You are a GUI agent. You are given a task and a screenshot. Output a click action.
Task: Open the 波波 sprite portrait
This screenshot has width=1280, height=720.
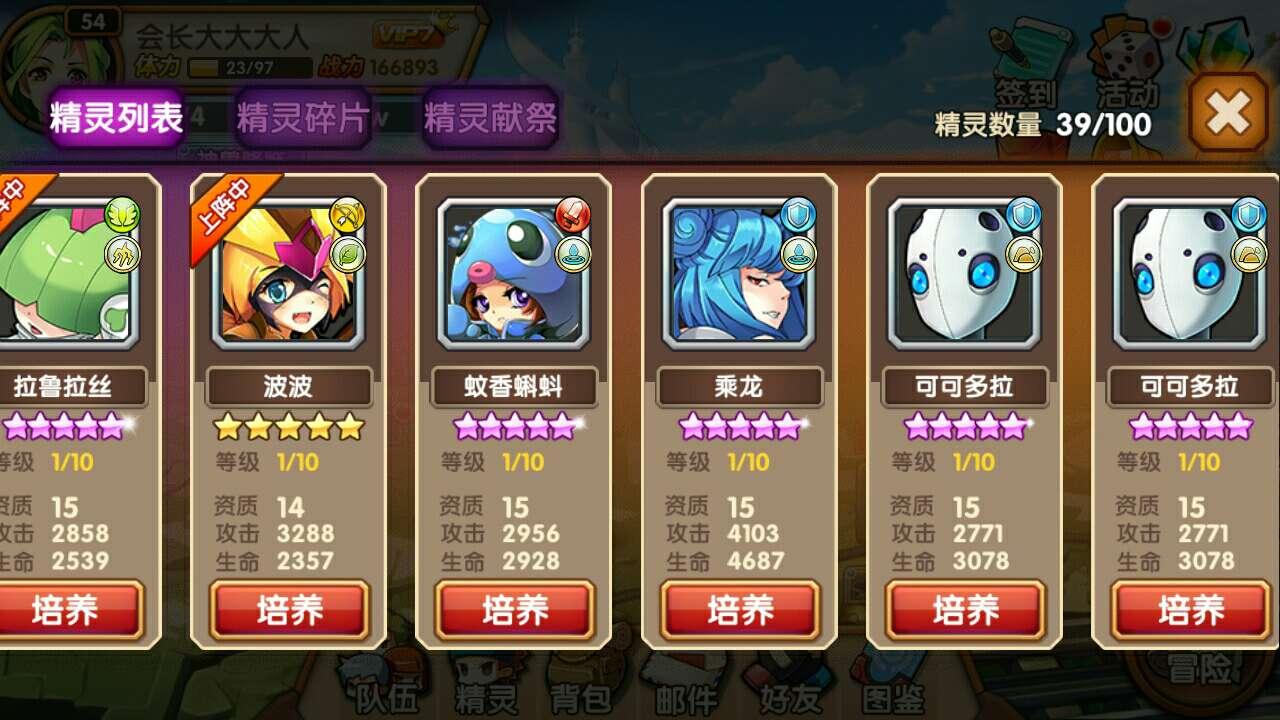tap(289, 270)
